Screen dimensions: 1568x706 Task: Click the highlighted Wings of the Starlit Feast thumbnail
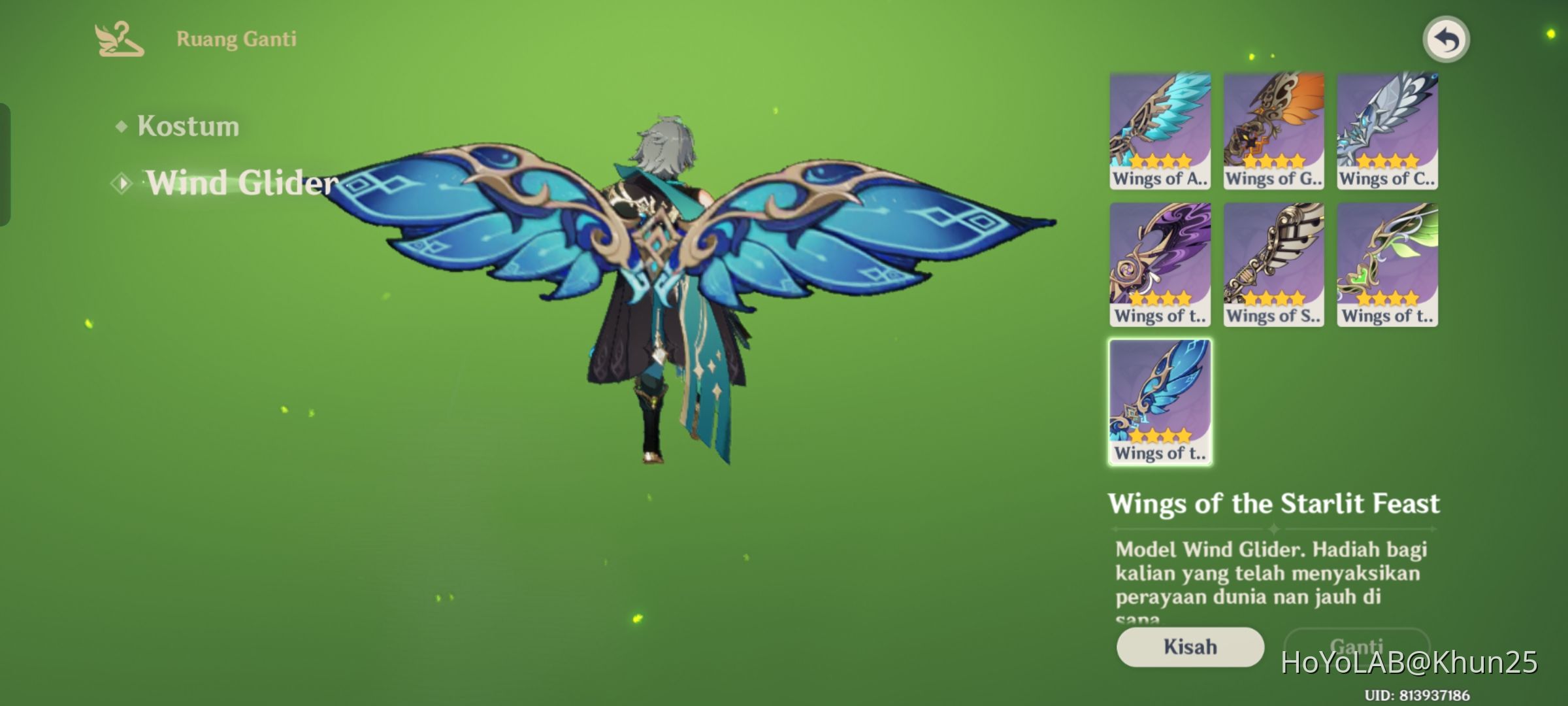[1160, 402]
